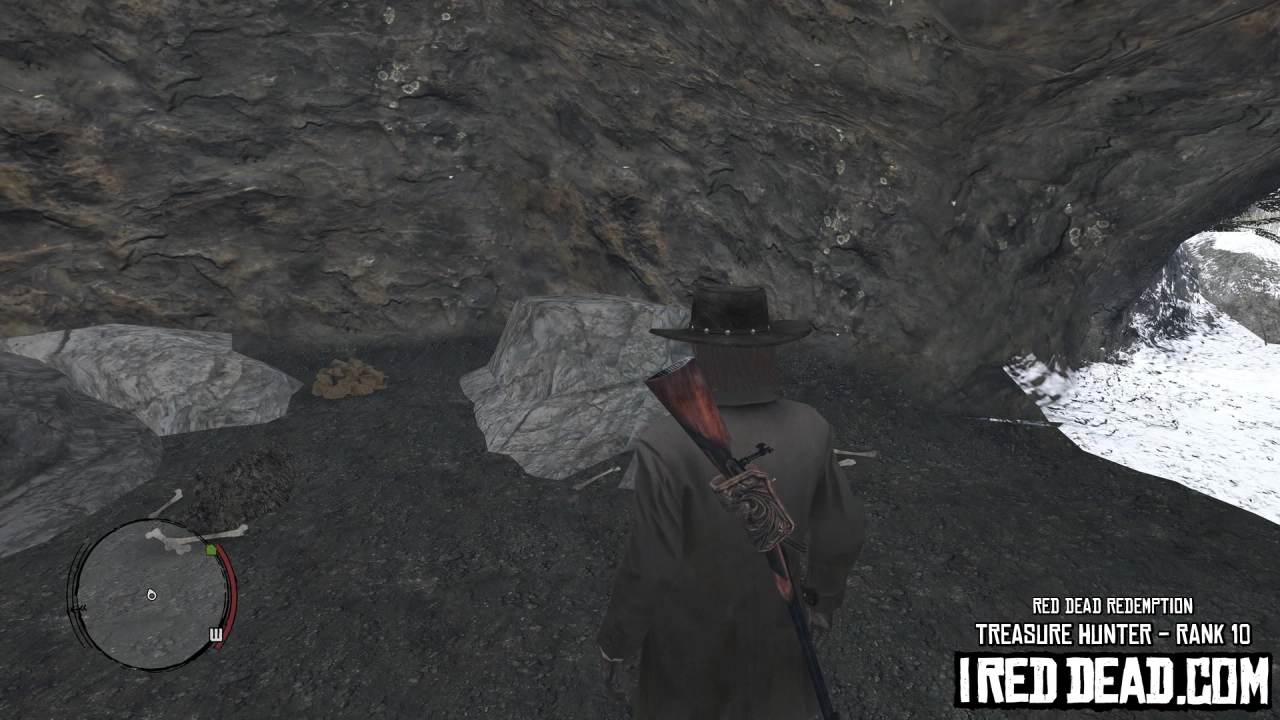Select the green waypoint marker on the minimap
Screen dimensions: 1280x720
coord(211,550)
